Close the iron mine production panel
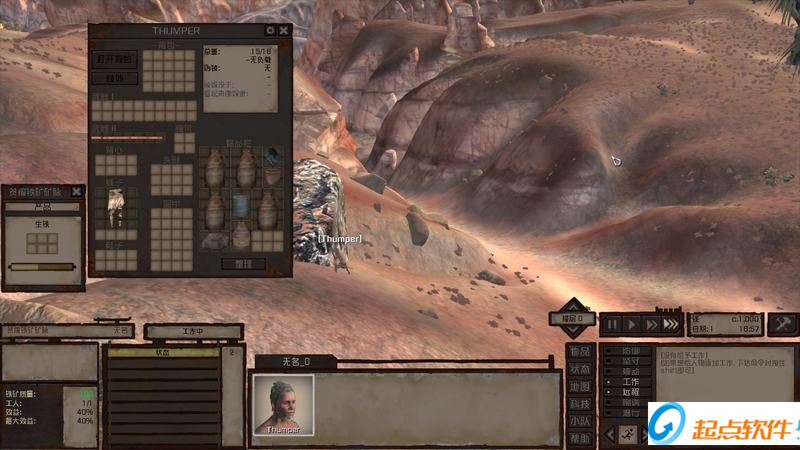 (78, 191)
